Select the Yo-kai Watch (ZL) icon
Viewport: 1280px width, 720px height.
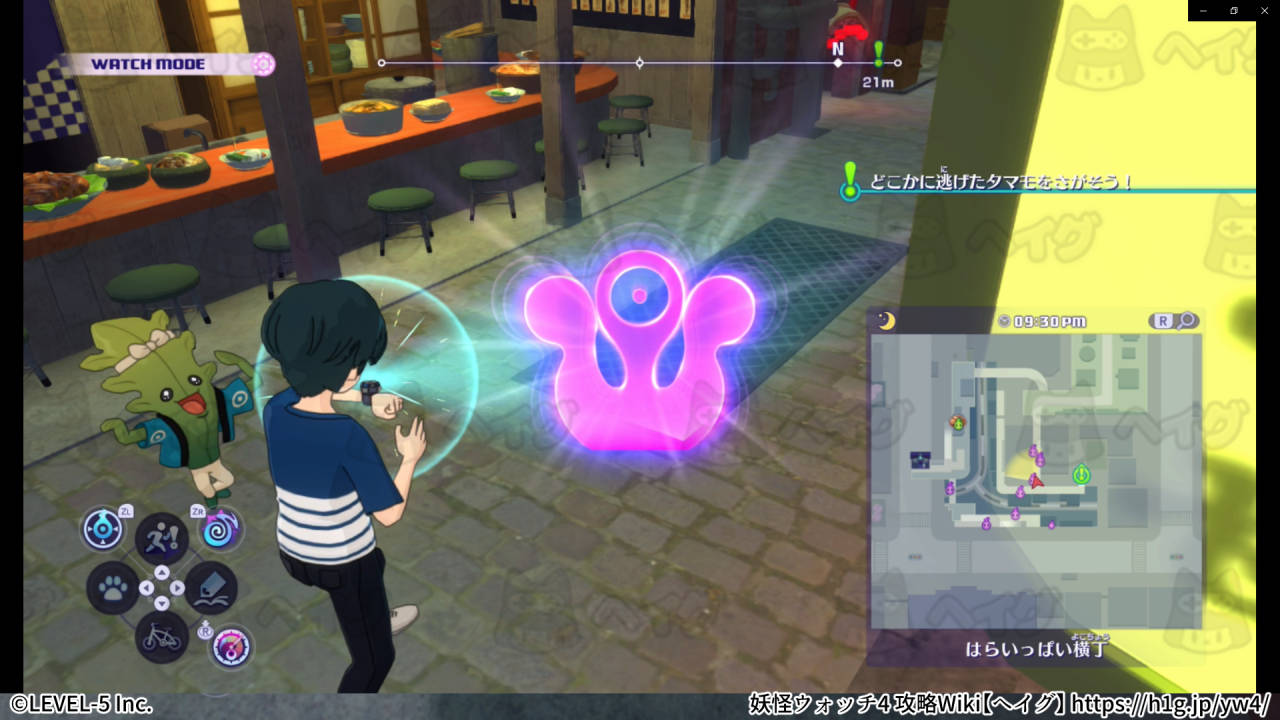tap(103, 529)
